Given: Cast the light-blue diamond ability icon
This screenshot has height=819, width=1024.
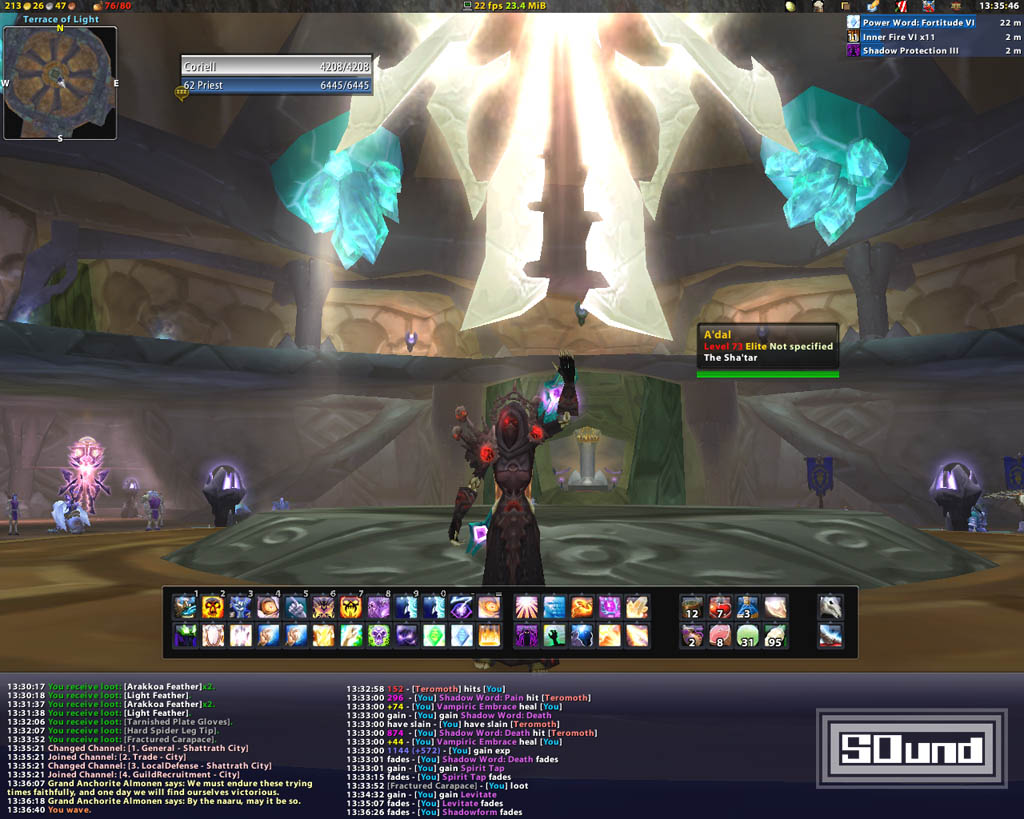Looking at the screenshot, I should (x=461, y=635).
